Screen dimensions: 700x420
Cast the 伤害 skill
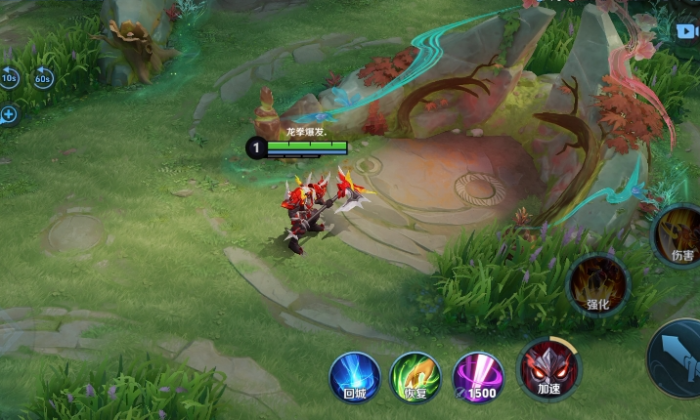click(x=679, y=236)
